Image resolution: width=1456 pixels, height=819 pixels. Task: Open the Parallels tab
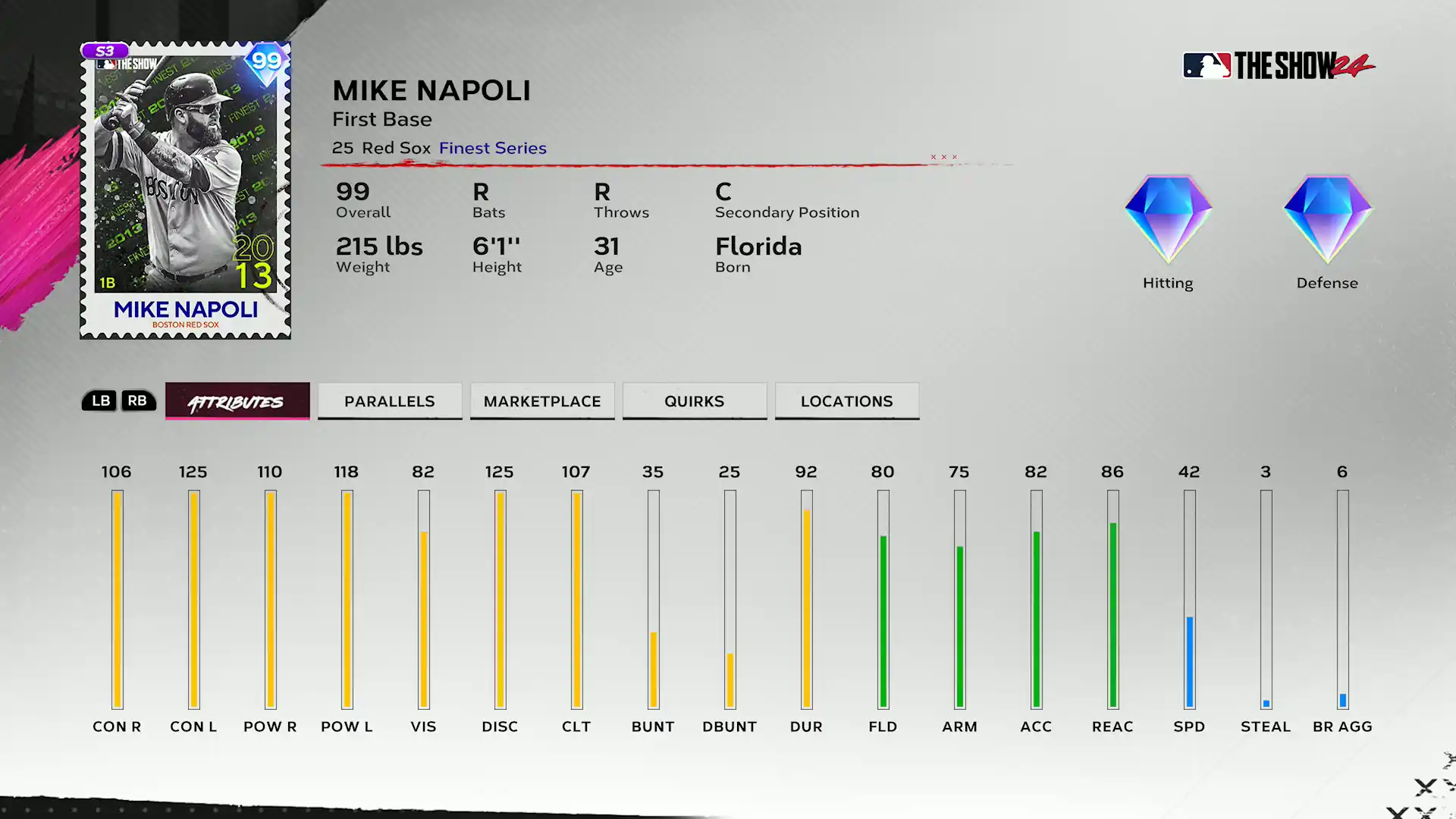(x=390, y=401)
